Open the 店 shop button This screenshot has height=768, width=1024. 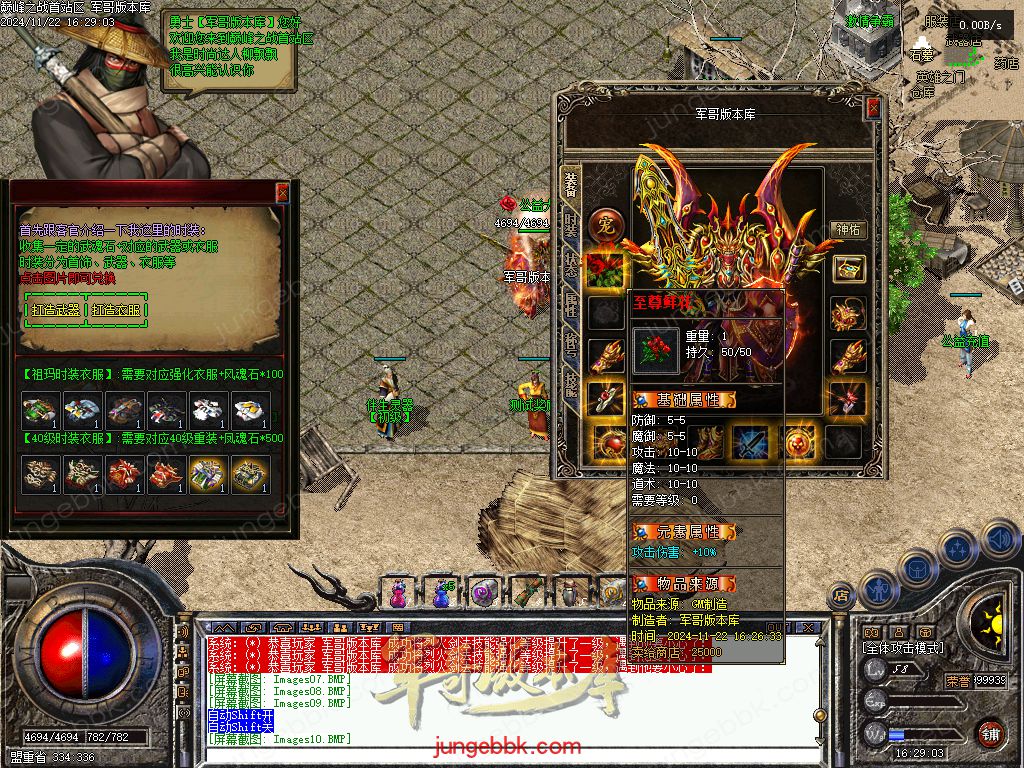point(841,595)
